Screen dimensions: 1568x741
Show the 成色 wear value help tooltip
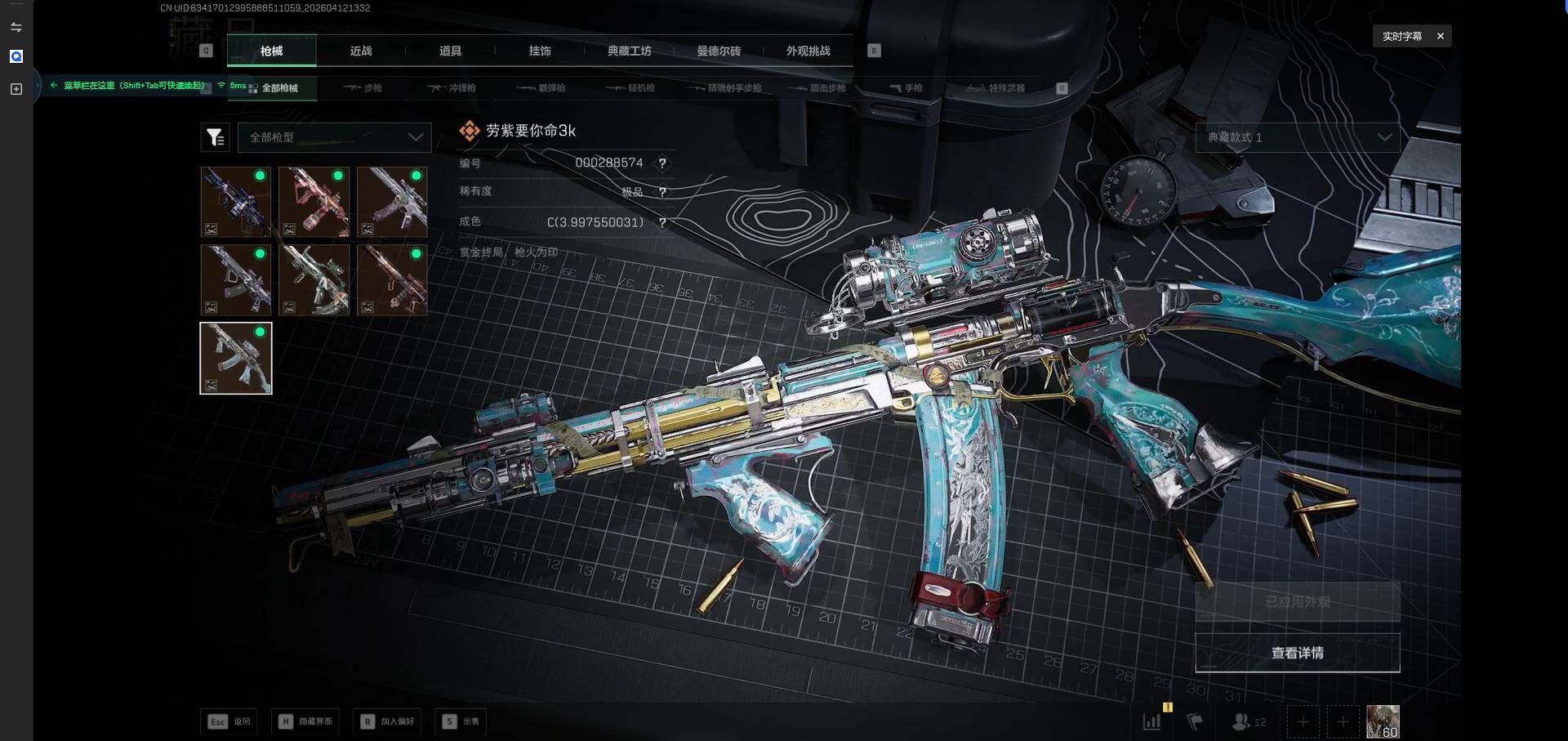(x=662, y=222)
